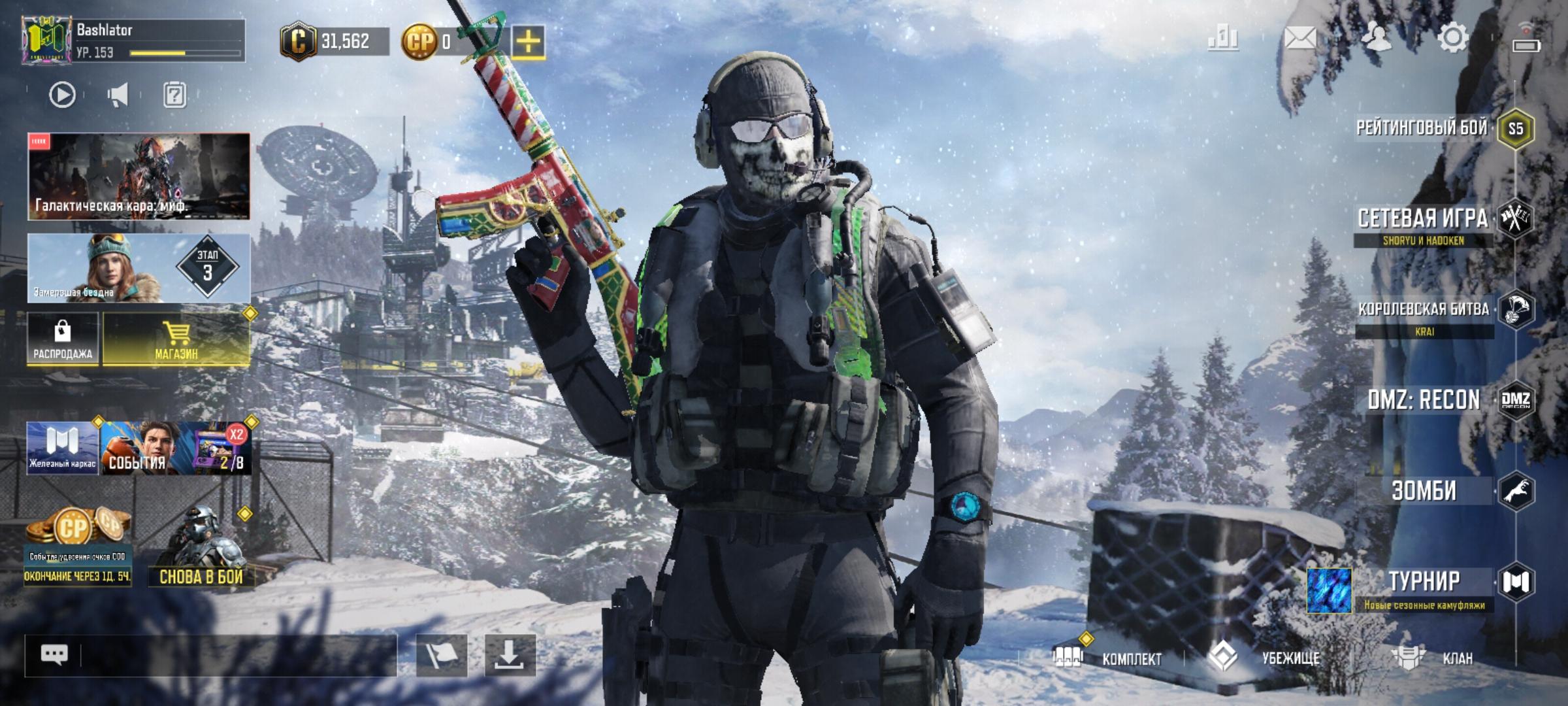Select Рейтинговый бой mode
The image size is (1568, 706).
click(1423, 127)
